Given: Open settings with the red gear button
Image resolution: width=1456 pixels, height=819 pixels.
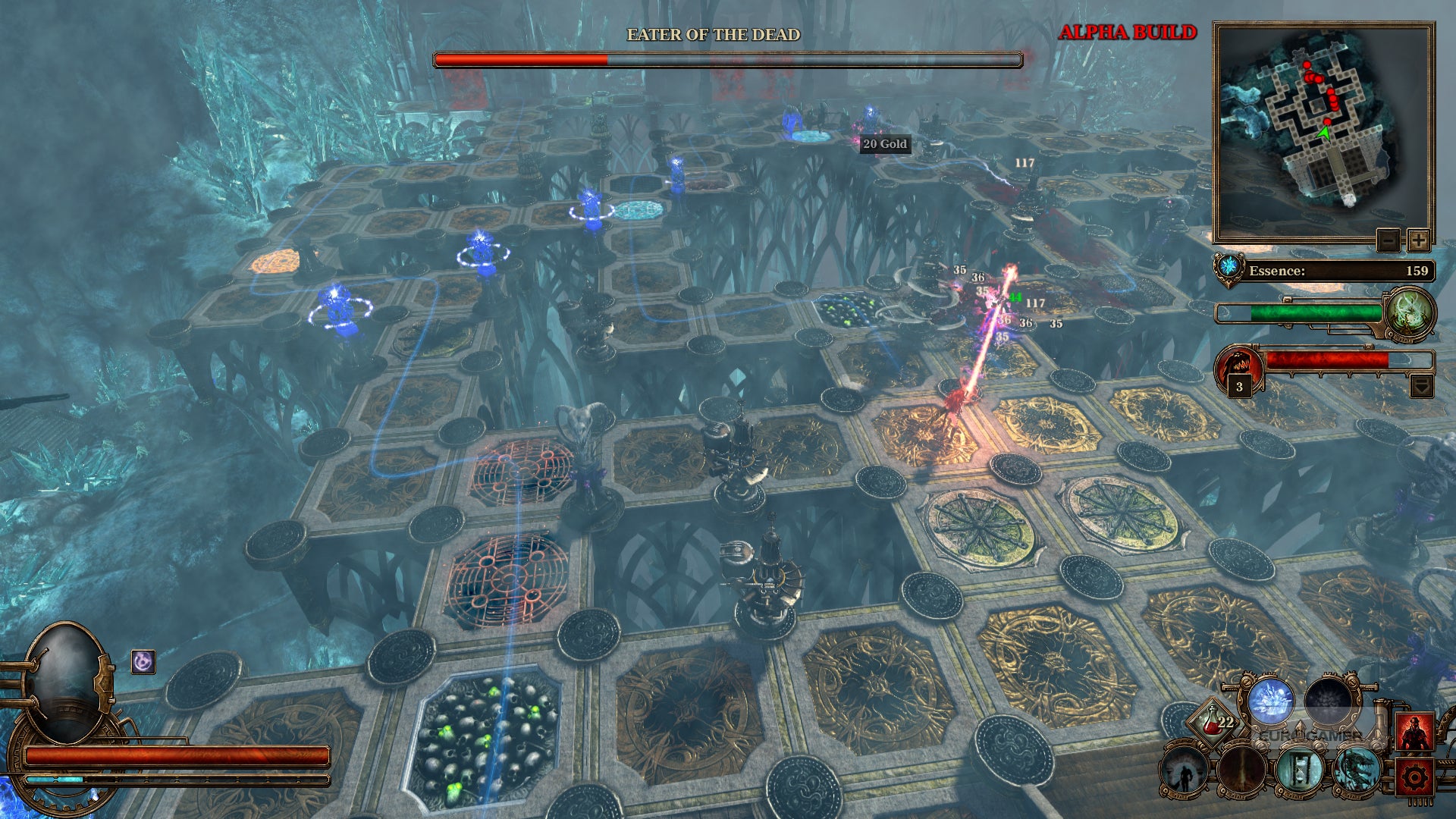Looking at the screenshot, I should pos(1415,777).
